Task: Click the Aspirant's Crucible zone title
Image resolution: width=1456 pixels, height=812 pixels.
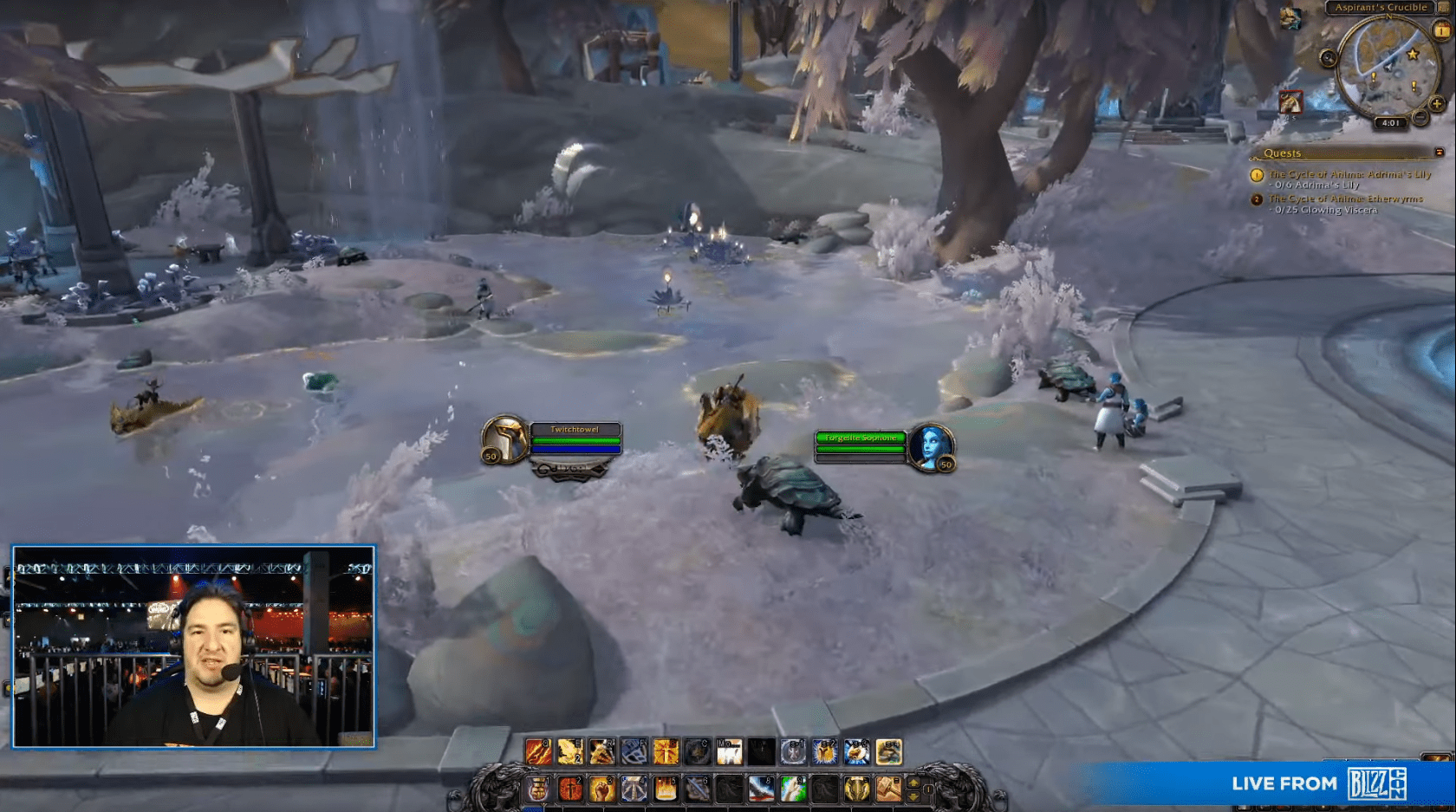Action: pyautogui.click(x=1381, y=7)
